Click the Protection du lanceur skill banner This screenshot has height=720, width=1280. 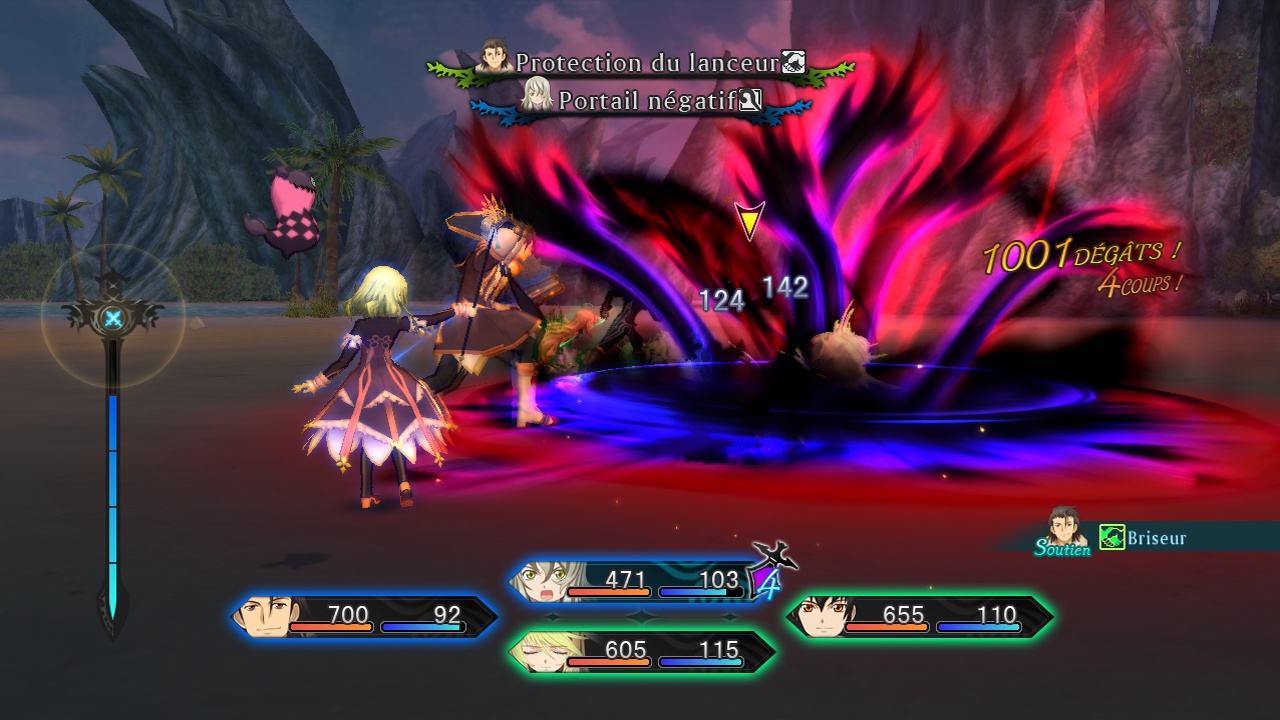pos(641,64)
